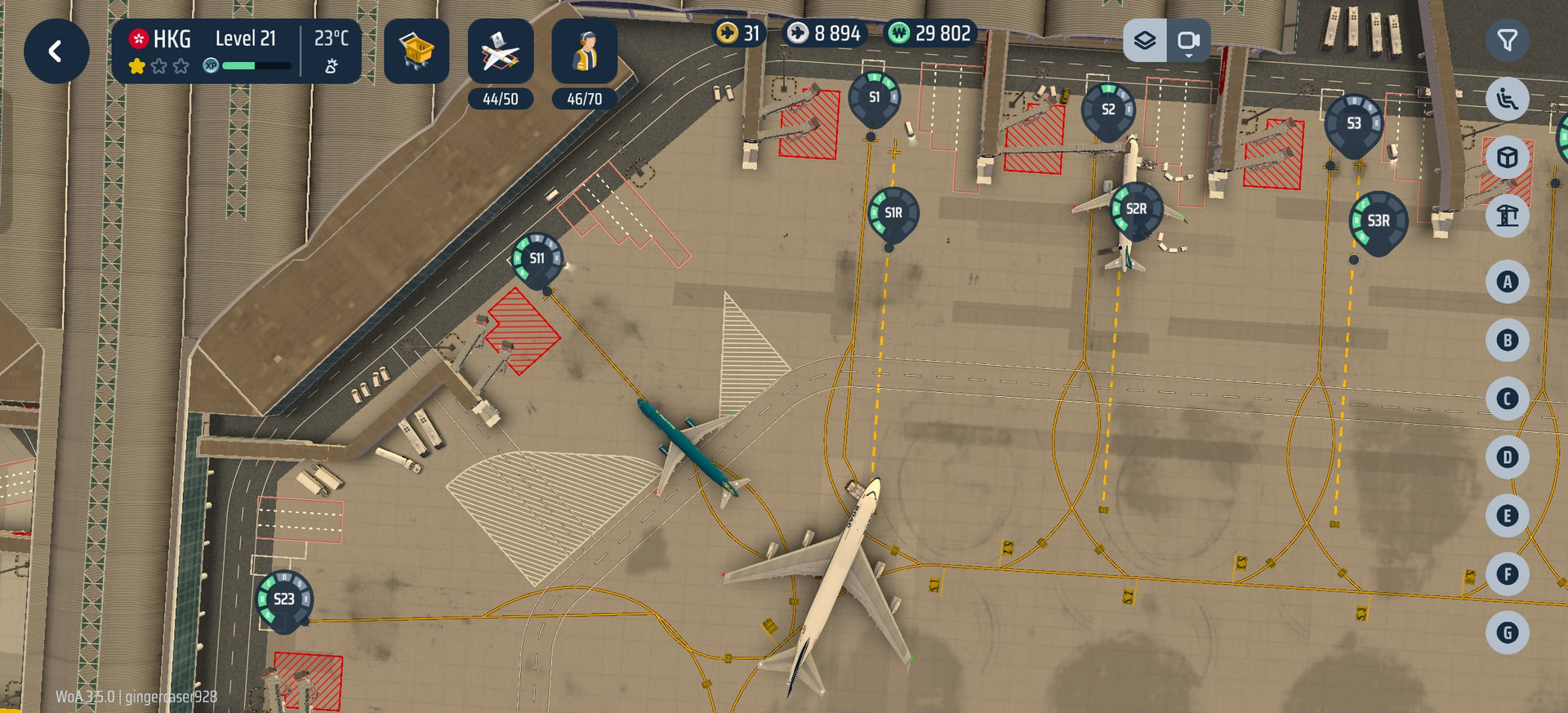Select stand marker S2R
This screenshot has height=713, width=1568.
1136,209
